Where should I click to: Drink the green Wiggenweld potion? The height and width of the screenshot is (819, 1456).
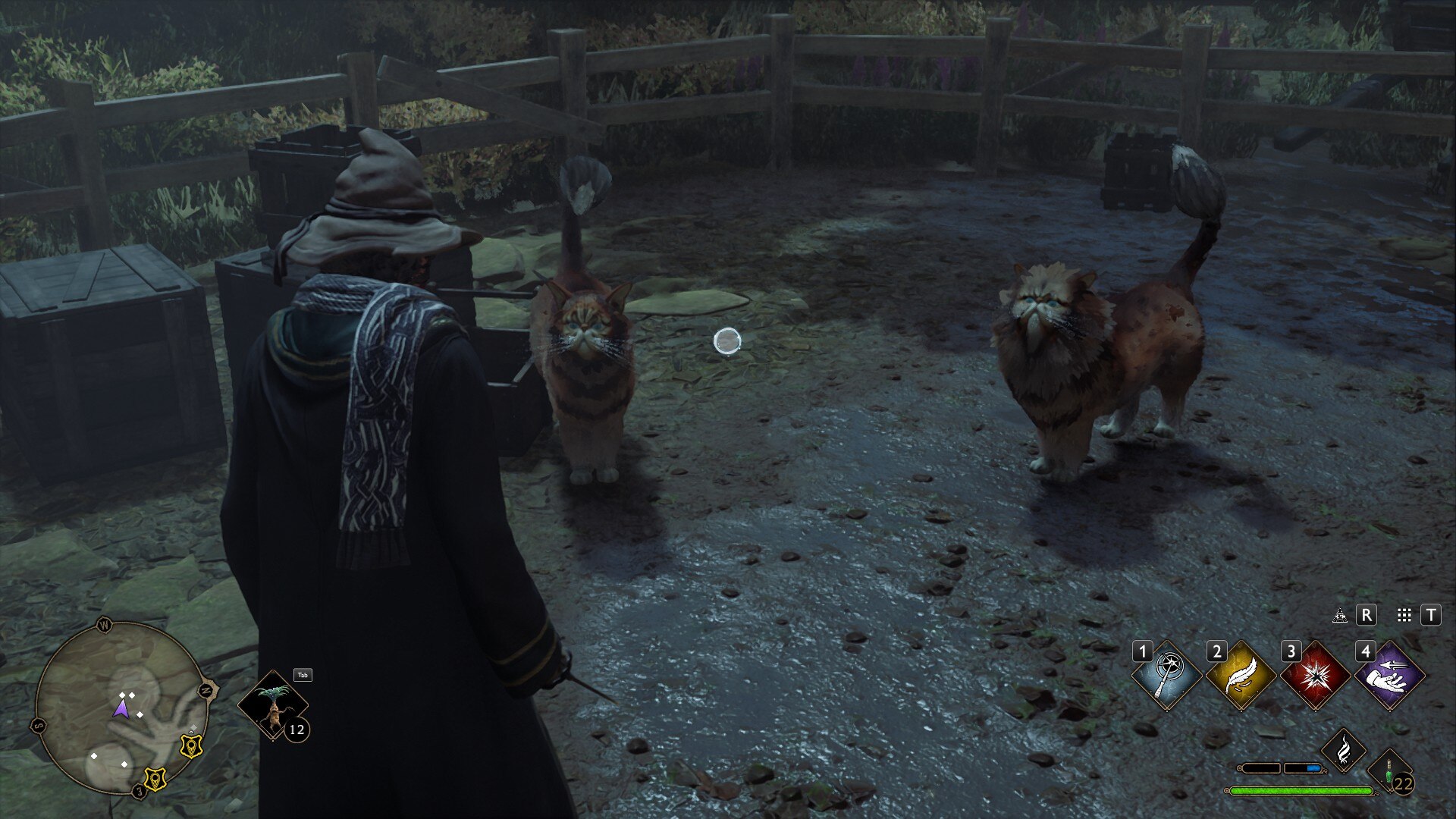pyautogui.click(x=1390, y=774)
